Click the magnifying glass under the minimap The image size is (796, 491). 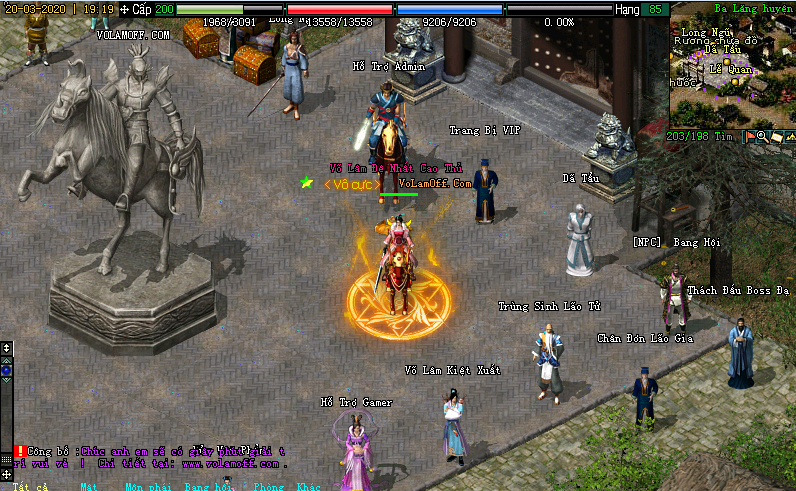pos(762,136)
